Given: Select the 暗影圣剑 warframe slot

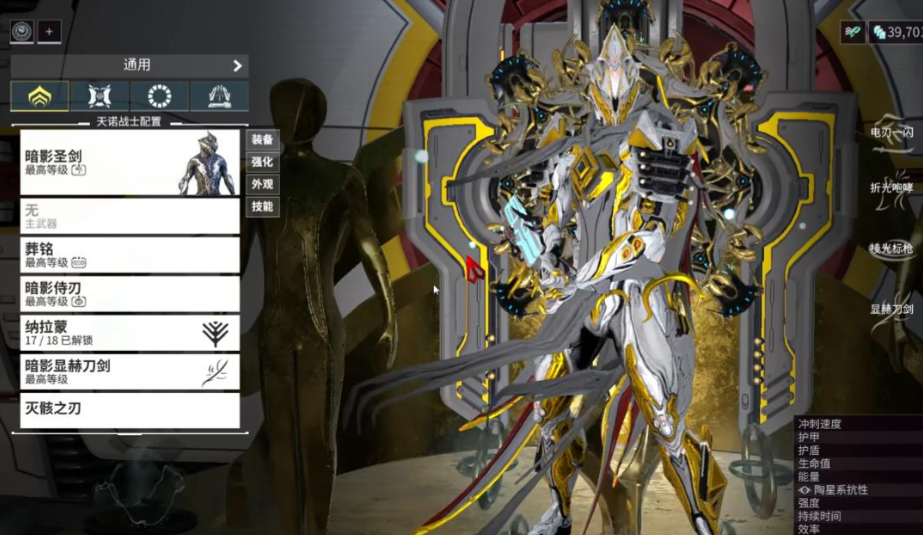Looking at the screenshot, I should (130, 163).
